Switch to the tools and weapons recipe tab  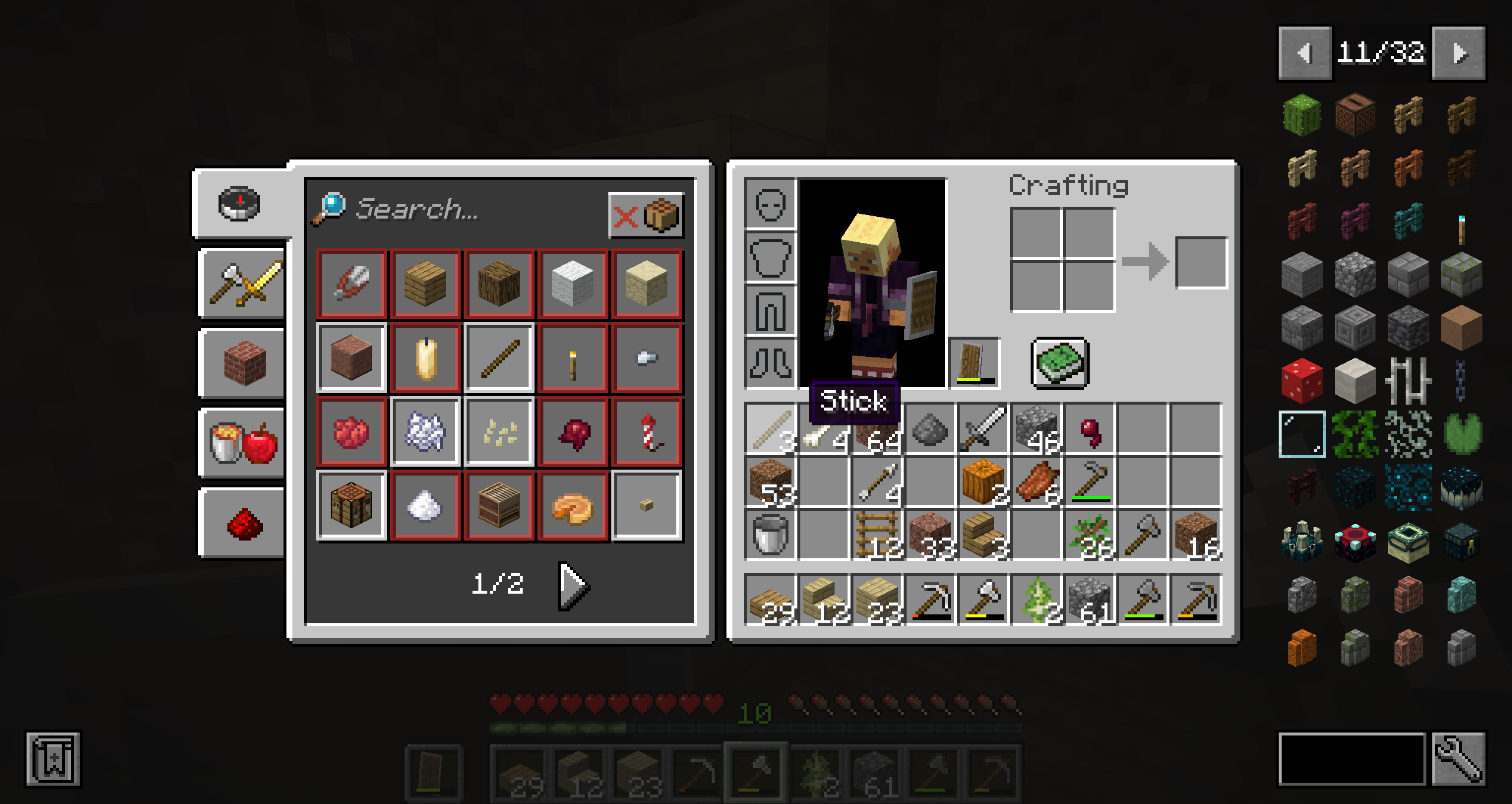pos(242,284)
